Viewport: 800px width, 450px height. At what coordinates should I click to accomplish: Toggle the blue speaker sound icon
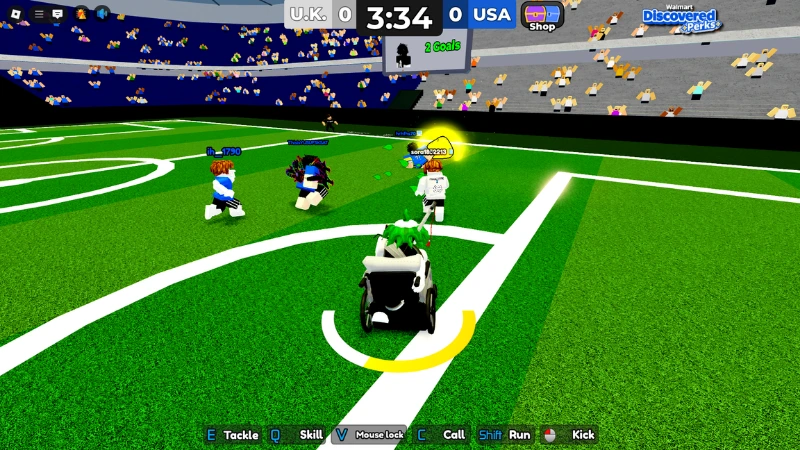(x=103, y=14)
